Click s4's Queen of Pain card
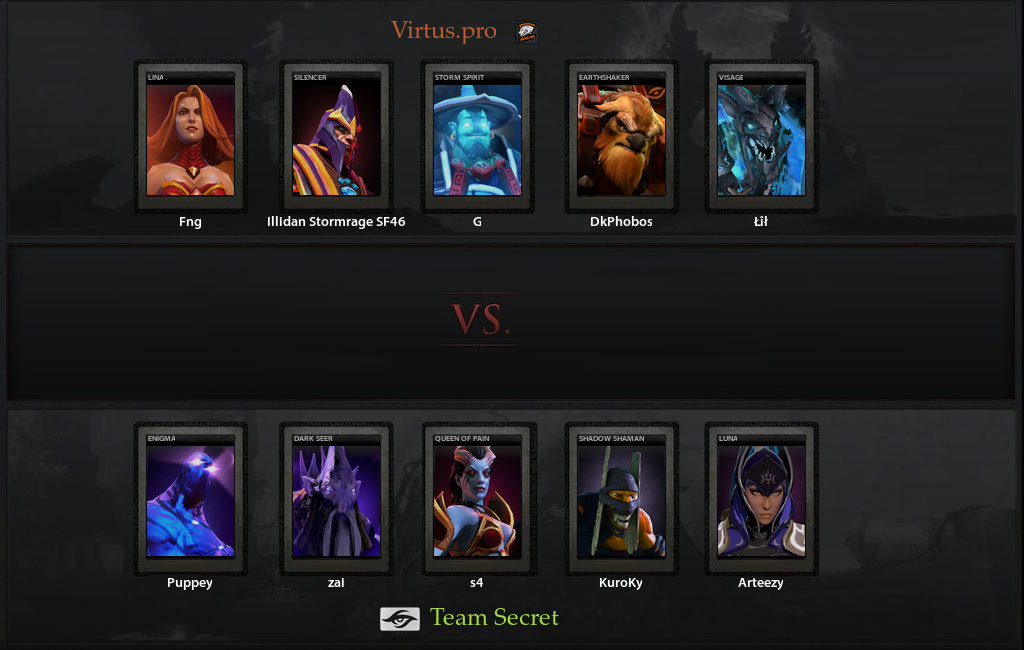Viewport: 1024px width, 650px height. click(x=477, y=500)
